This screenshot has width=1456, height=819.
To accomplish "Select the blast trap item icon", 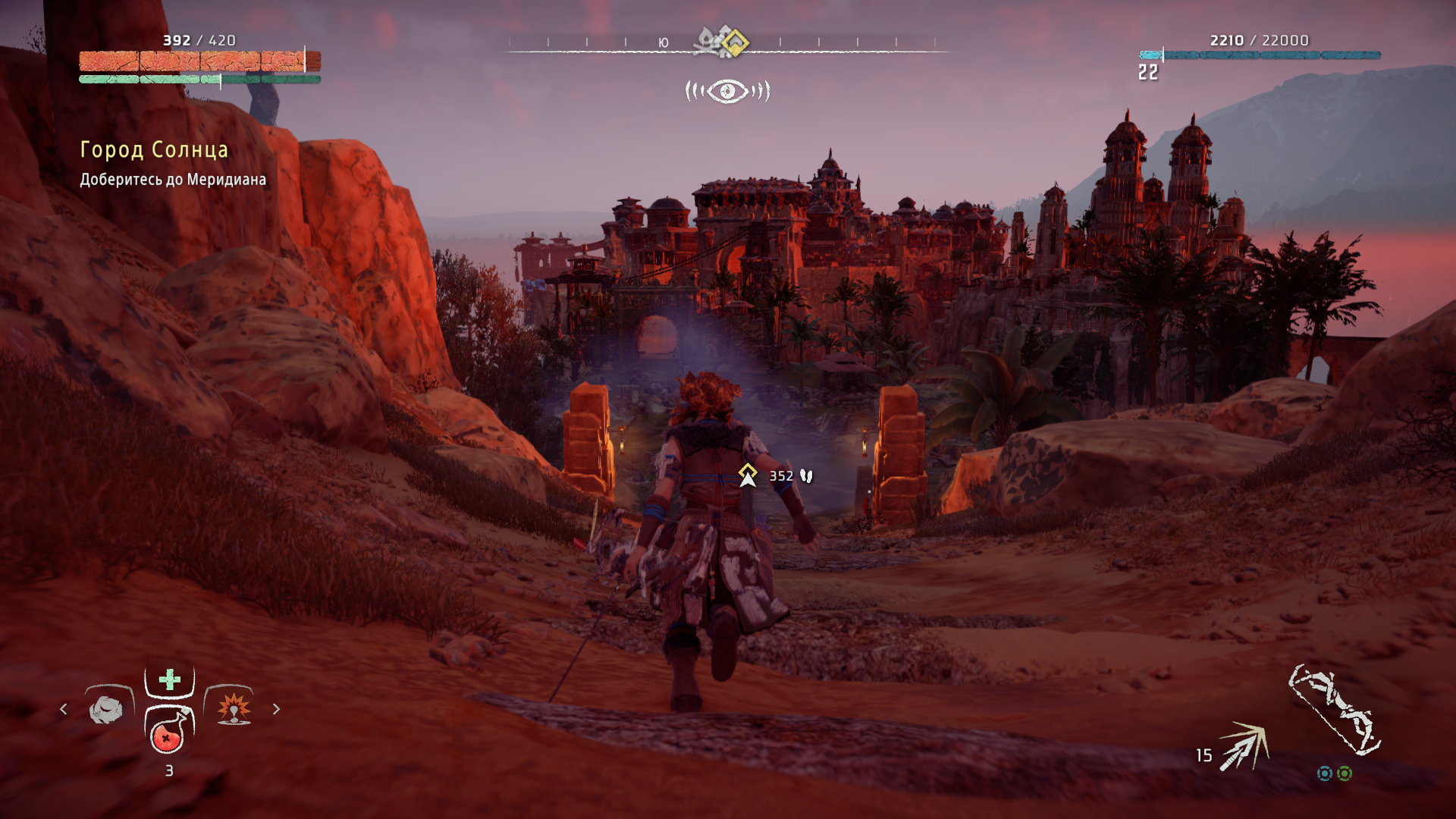I will (234, 709).
